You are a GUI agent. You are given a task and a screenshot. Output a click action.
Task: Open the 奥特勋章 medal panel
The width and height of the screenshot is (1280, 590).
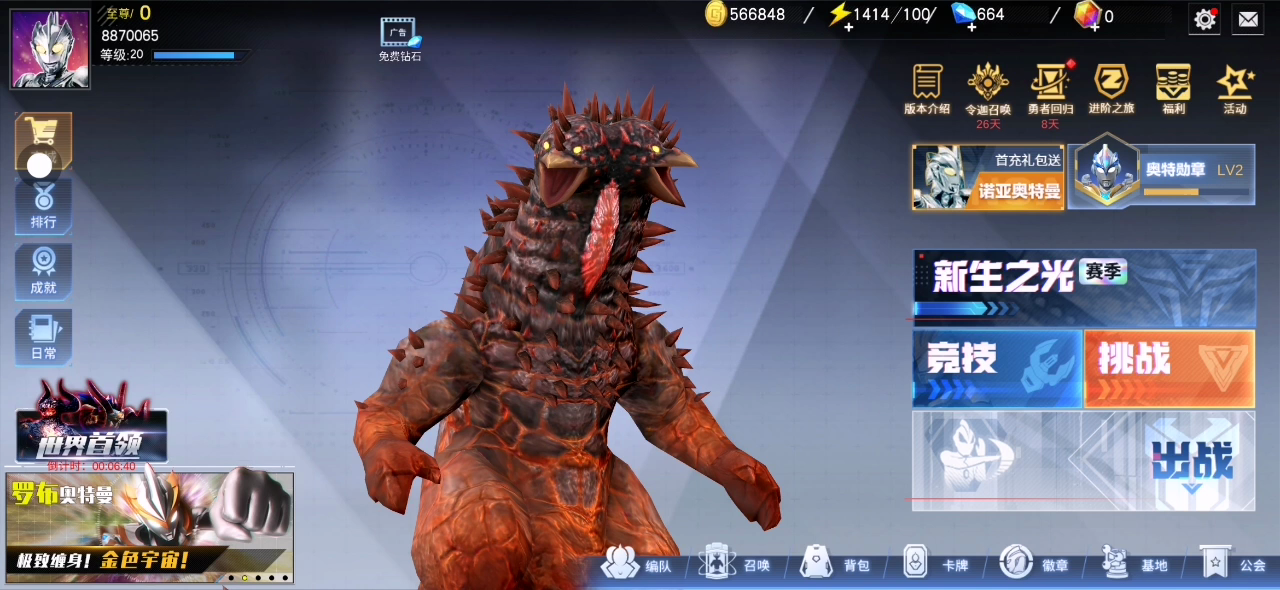(x=1162, y=177)
